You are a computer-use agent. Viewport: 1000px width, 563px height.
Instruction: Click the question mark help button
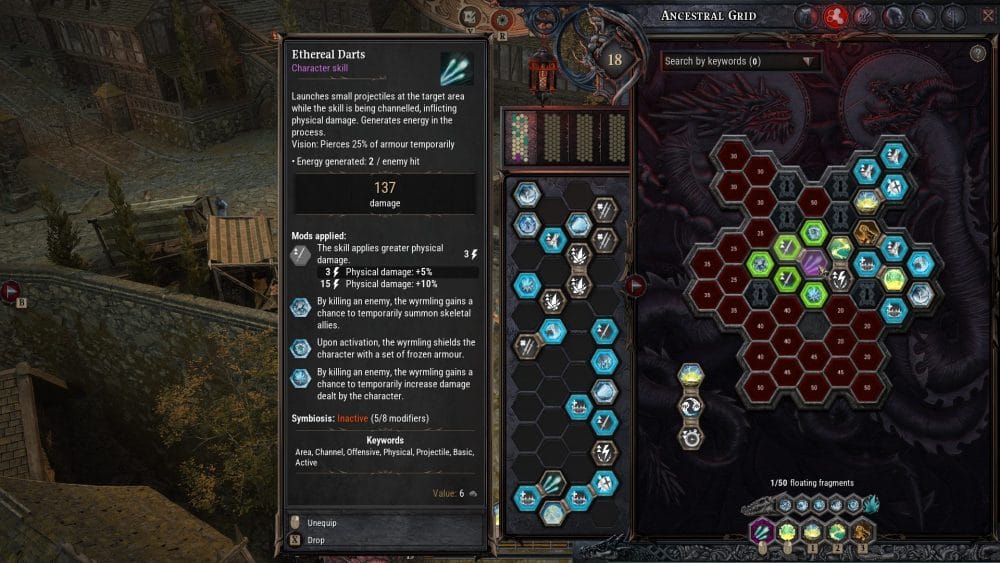point(977,54)
